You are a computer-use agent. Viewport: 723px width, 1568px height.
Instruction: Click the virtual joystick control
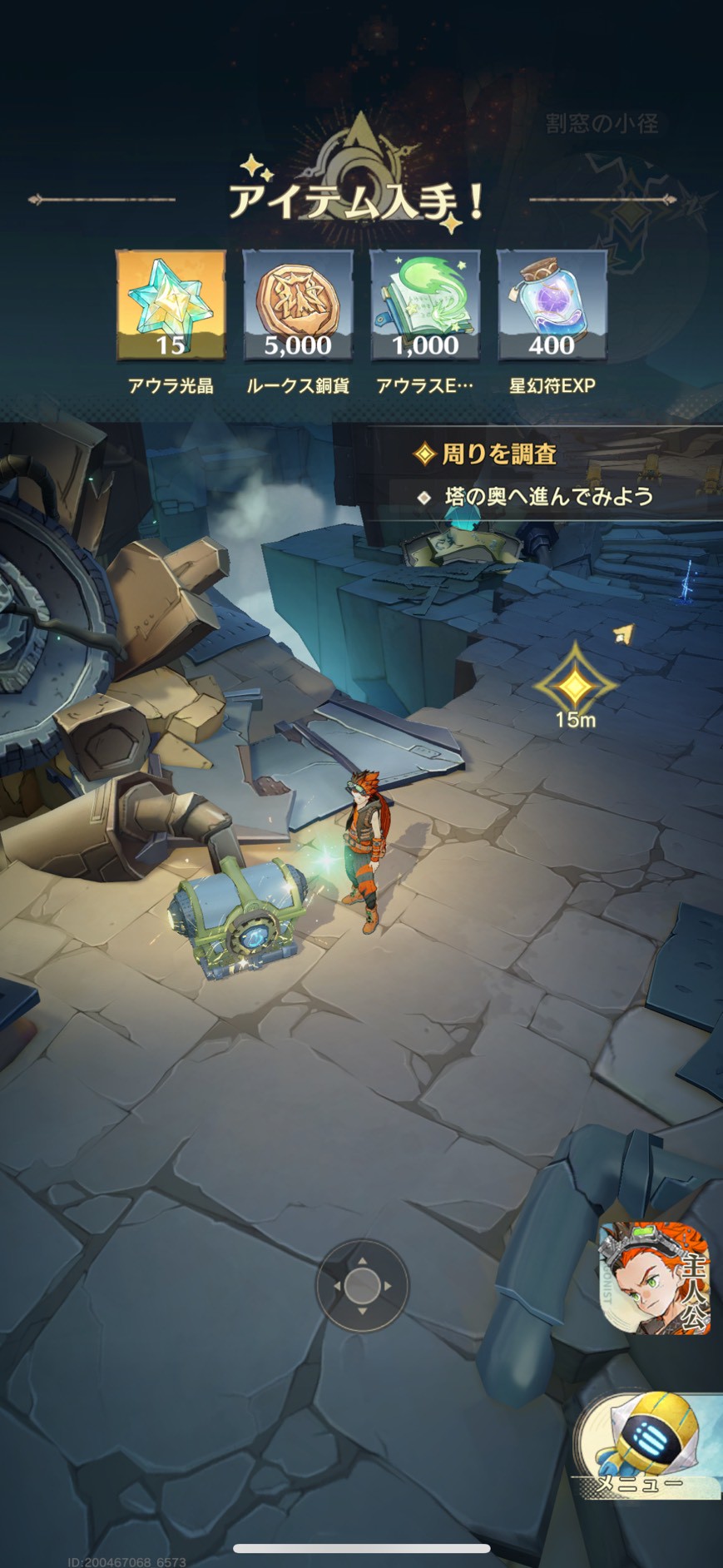[362, 1286]
